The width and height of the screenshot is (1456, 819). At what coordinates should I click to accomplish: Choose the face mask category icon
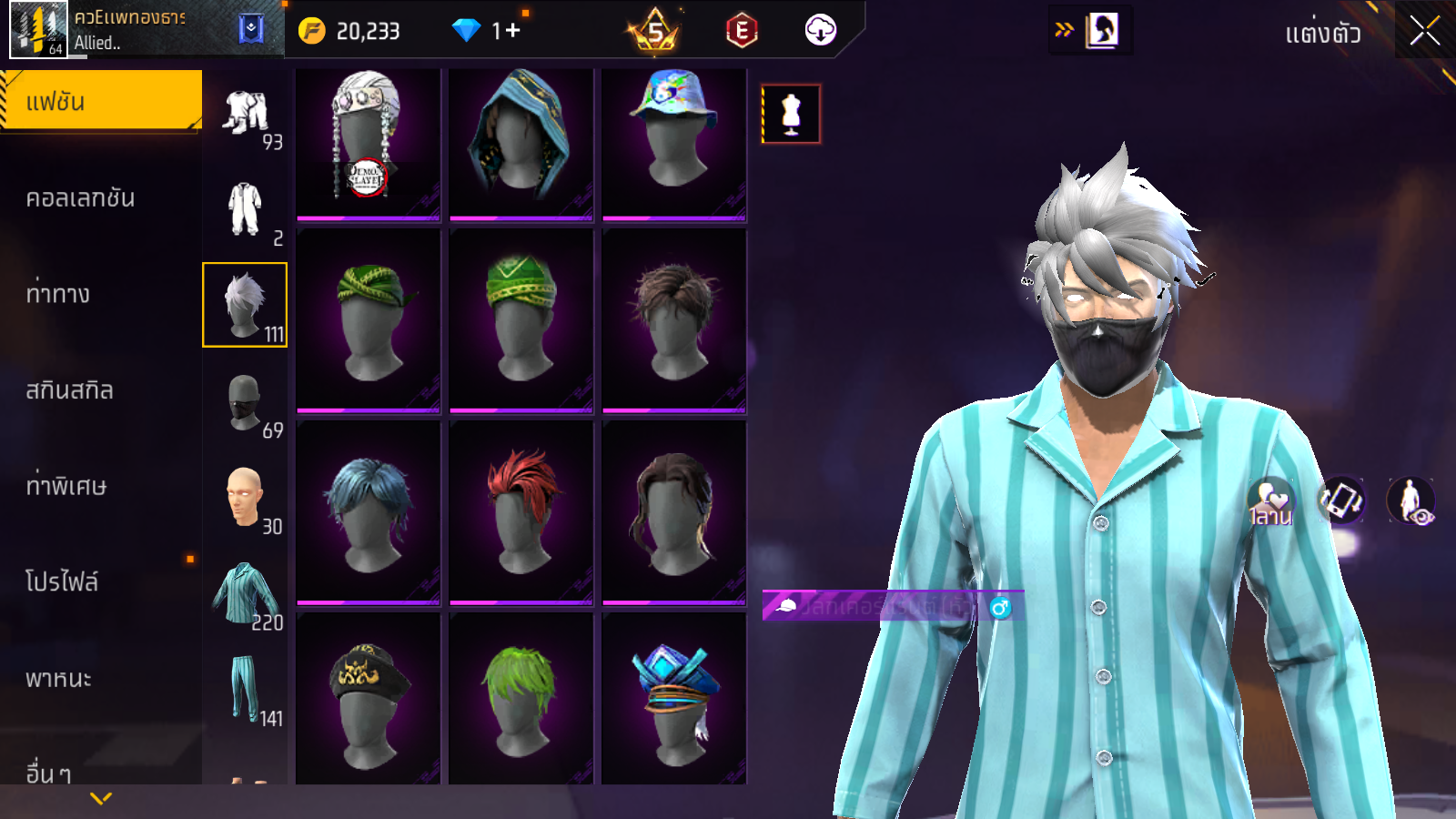(x=245, y=401)
